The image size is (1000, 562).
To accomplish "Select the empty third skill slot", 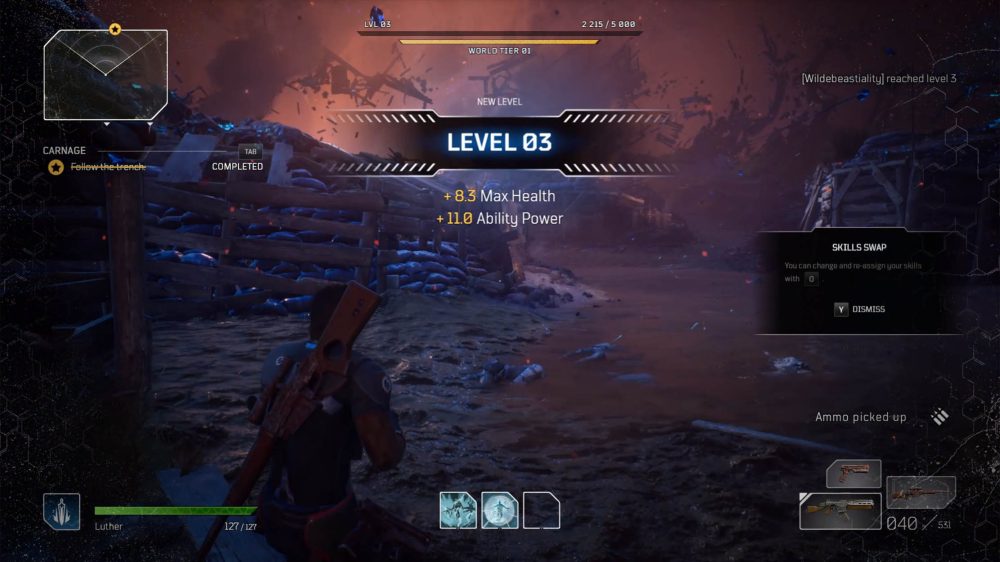I will click(x=541, y=510).
